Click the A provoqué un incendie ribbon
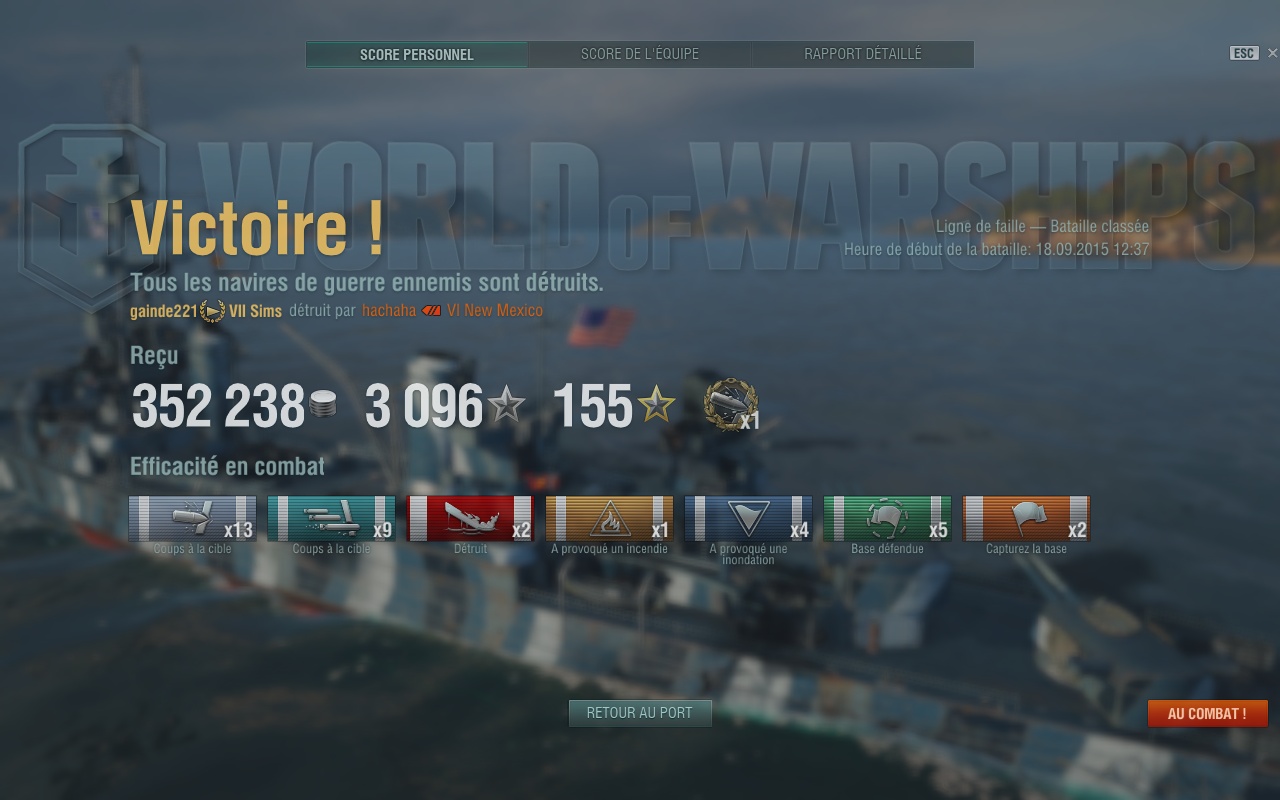 click(609, 519)
